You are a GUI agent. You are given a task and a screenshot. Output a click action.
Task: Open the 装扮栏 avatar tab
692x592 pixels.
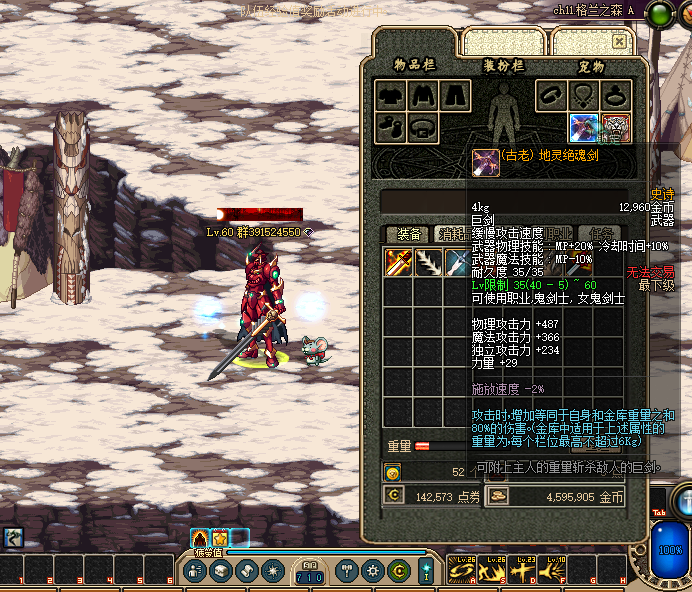point(504,66)
